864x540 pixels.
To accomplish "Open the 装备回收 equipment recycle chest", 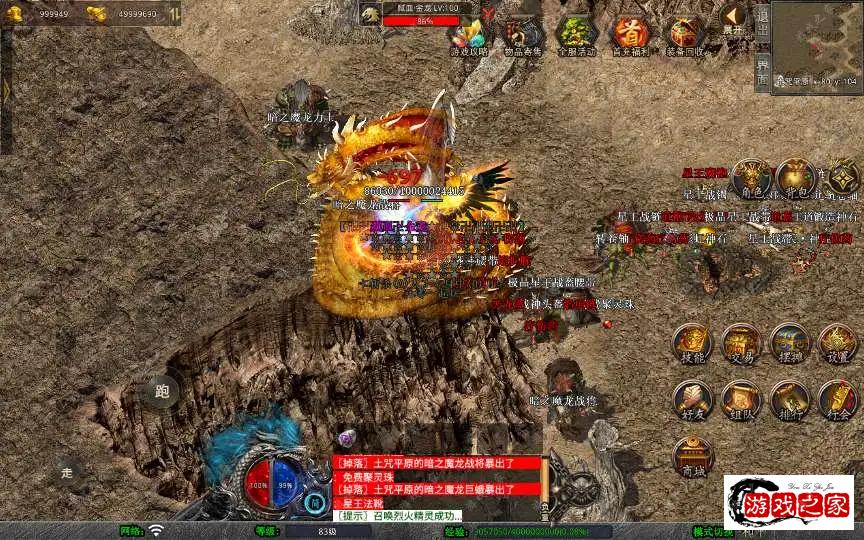I will click(685, 35).
